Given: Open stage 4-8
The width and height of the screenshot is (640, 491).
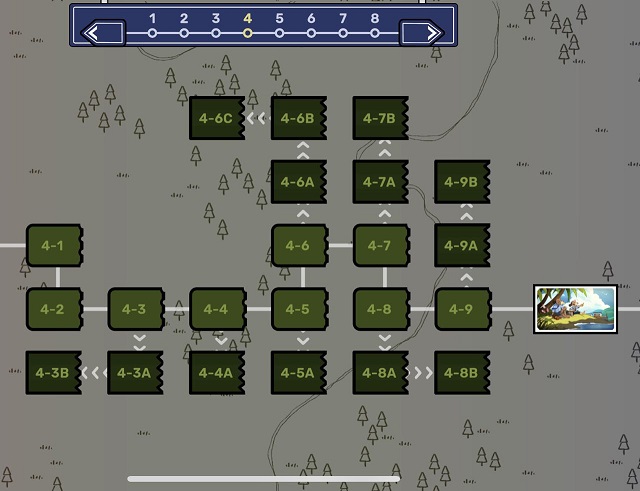Looking at the screenshot, I should tap(380, 309).
